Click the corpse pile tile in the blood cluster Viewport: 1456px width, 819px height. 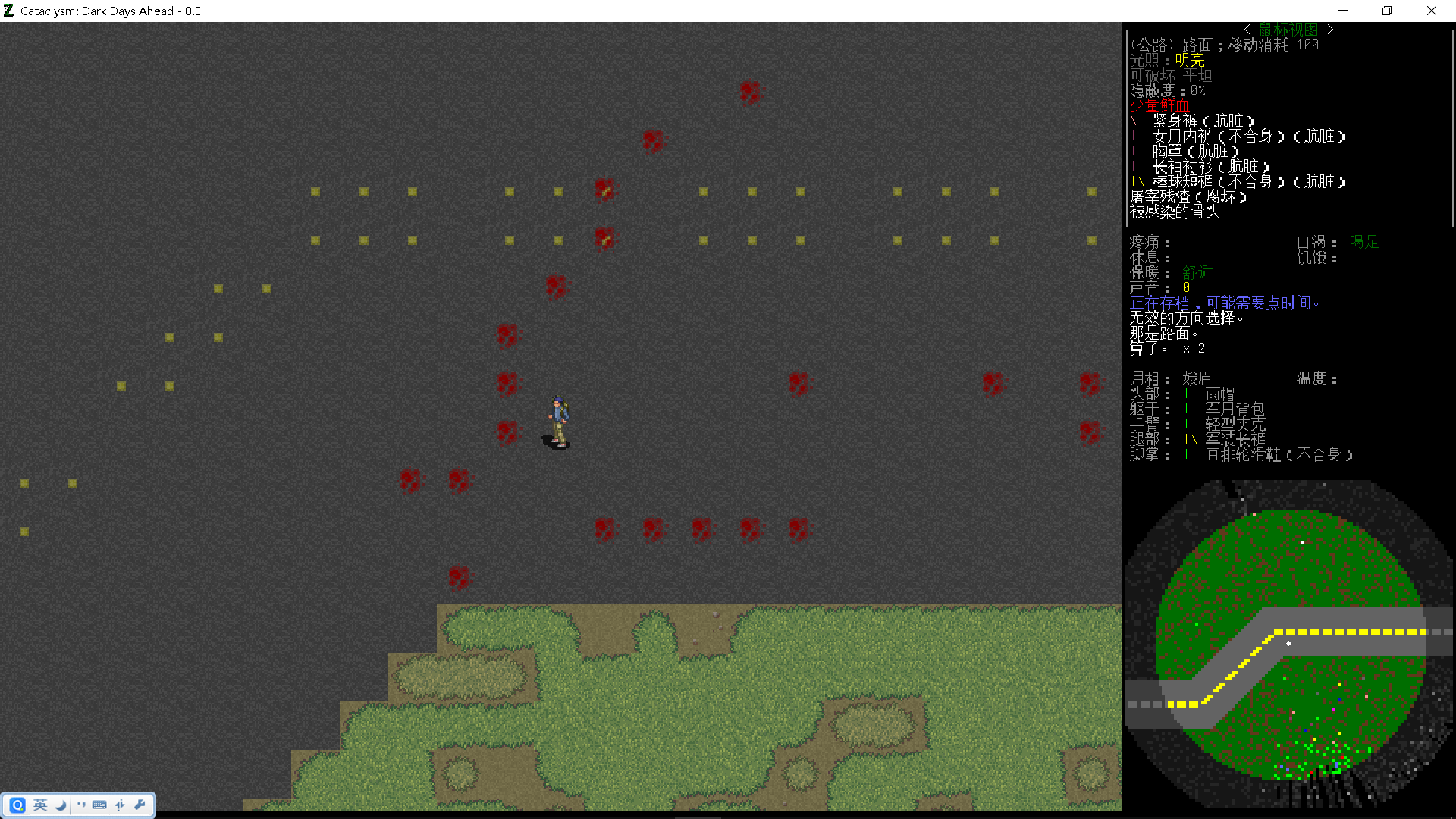(x=604, y=190)
